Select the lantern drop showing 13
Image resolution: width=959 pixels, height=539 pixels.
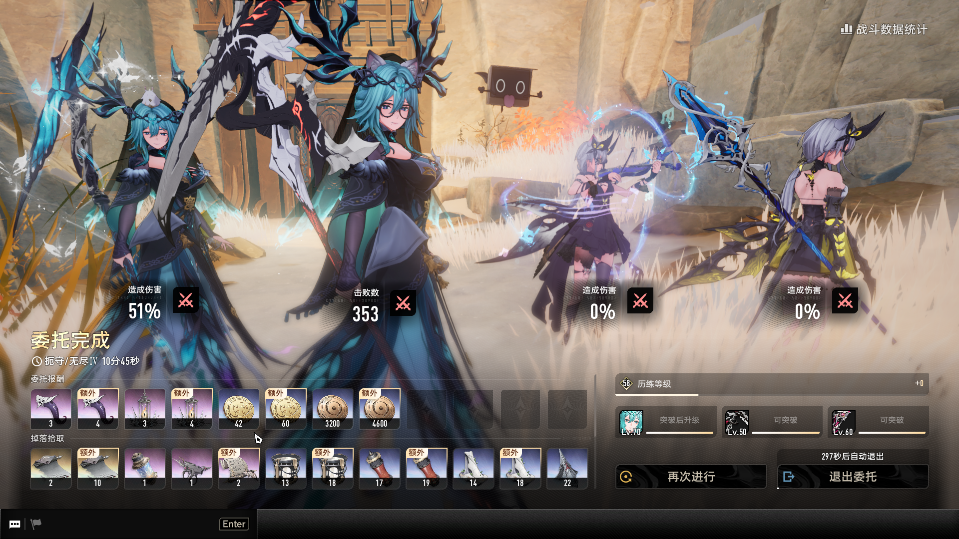coord(286,468)
